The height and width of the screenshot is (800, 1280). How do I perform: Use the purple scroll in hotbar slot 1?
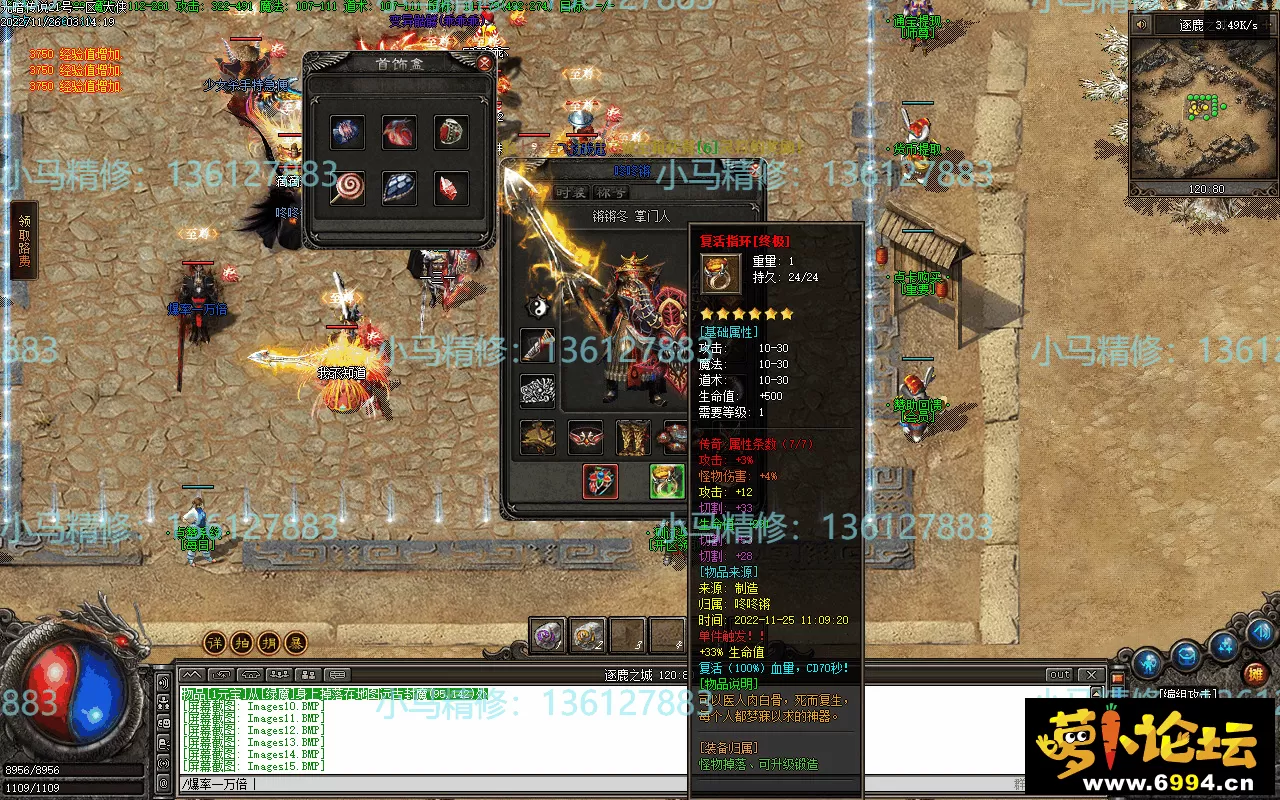548,635
